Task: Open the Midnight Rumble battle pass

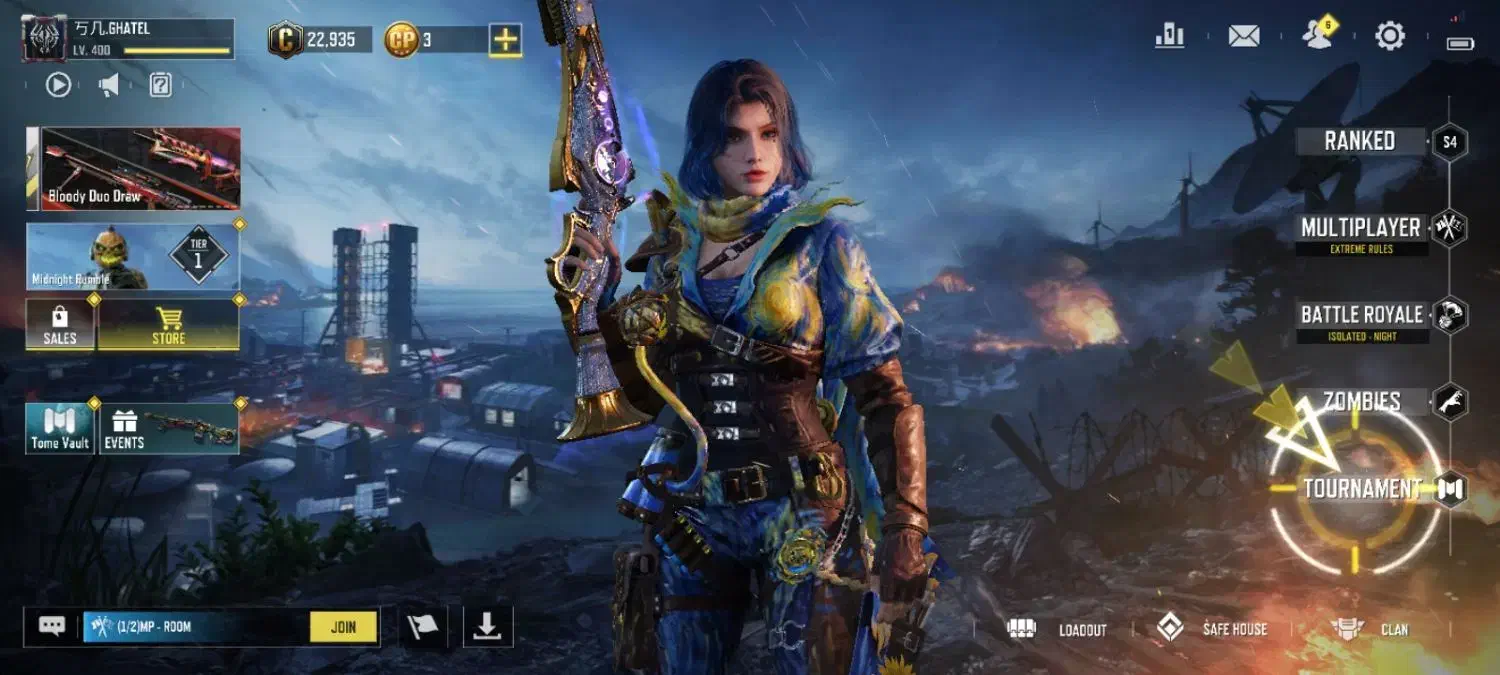Action: 133,256
